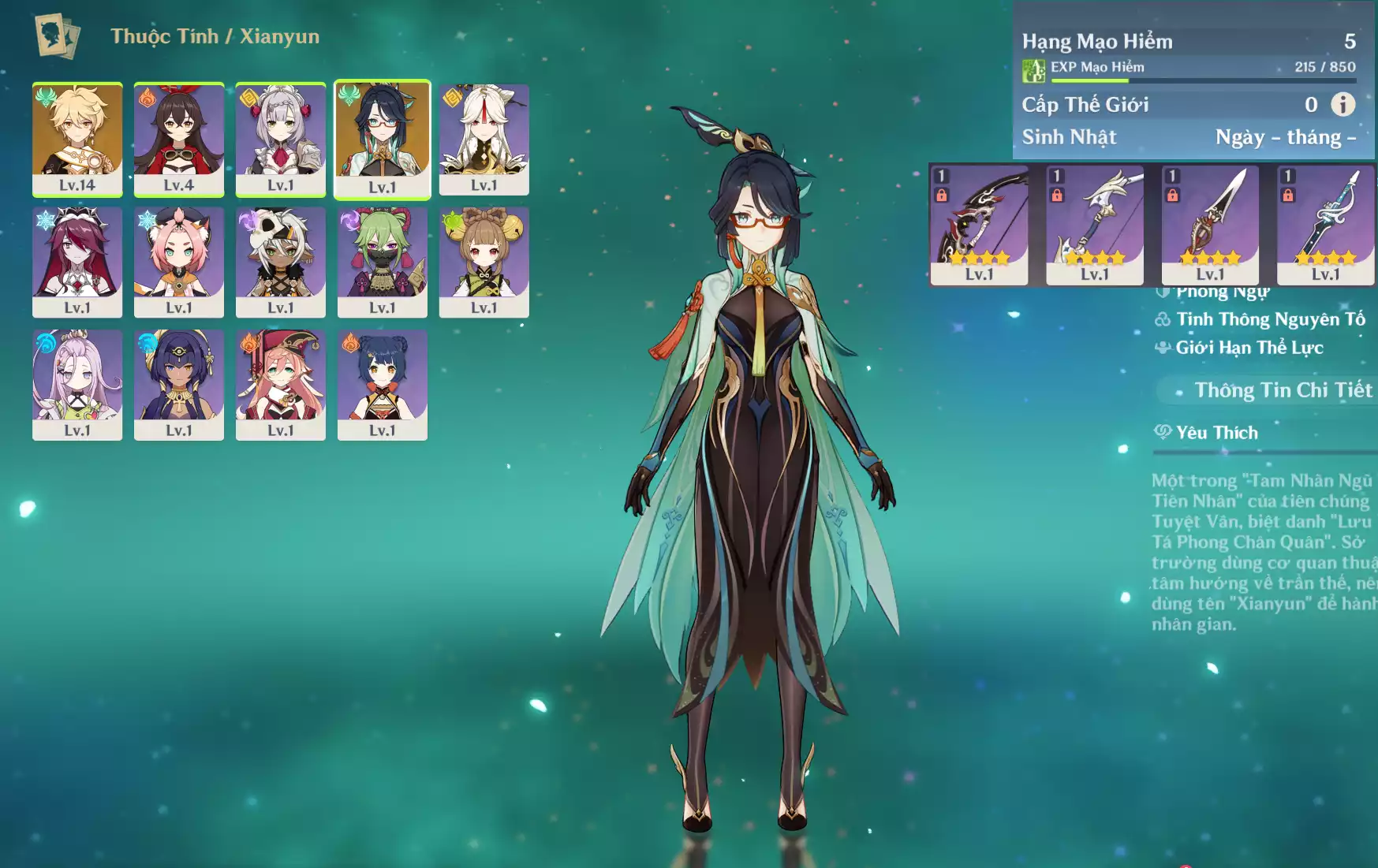Select Noelle's character portrait
The height and width of the screenshot is (868, 1378).
click(280, 139)
